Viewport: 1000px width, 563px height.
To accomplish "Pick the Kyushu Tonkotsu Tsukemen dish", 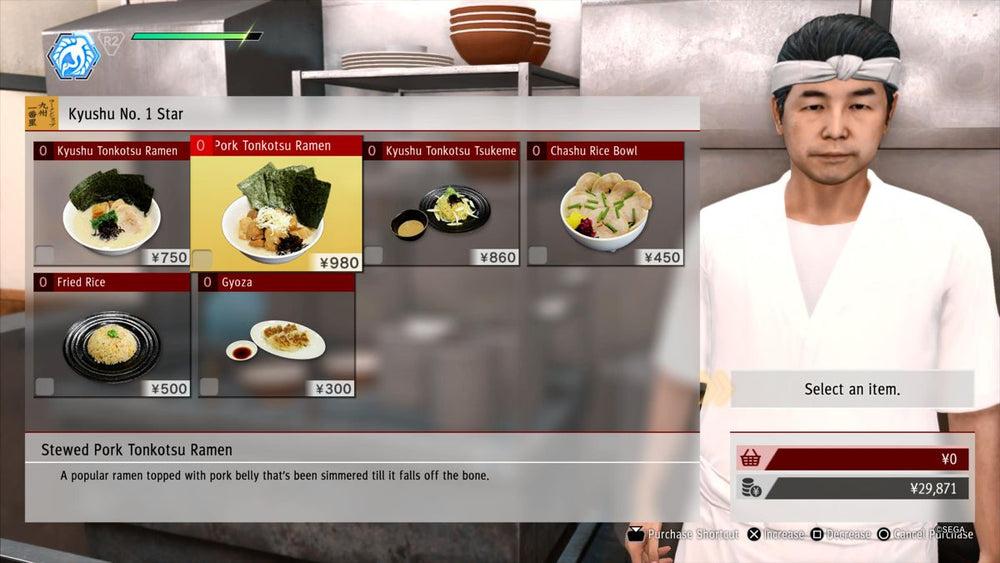I will tap(441, 205).
